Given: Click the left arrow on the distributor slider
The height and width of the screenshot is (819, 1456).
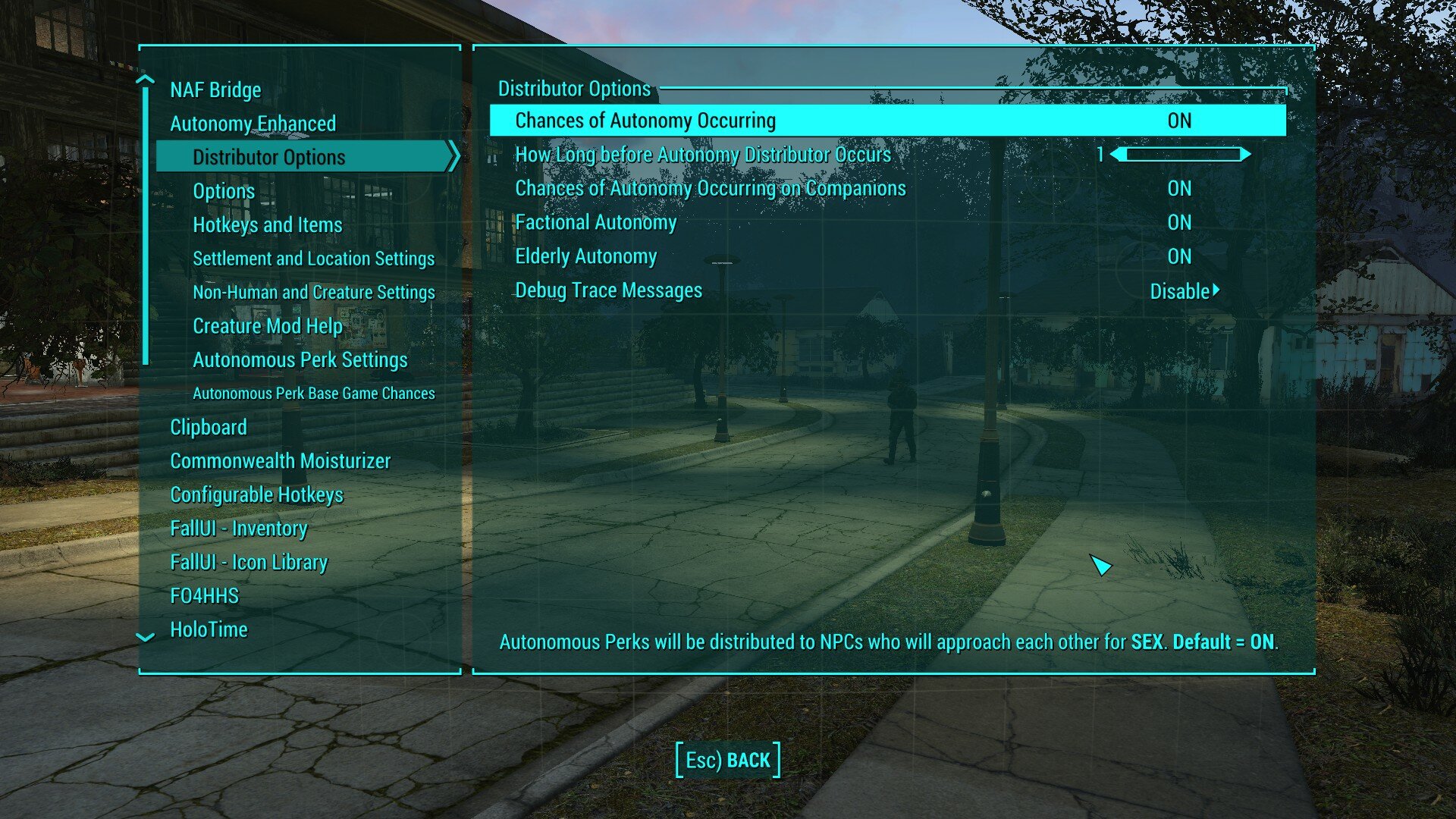Looking at the screenshot, I should (1118, 153).
